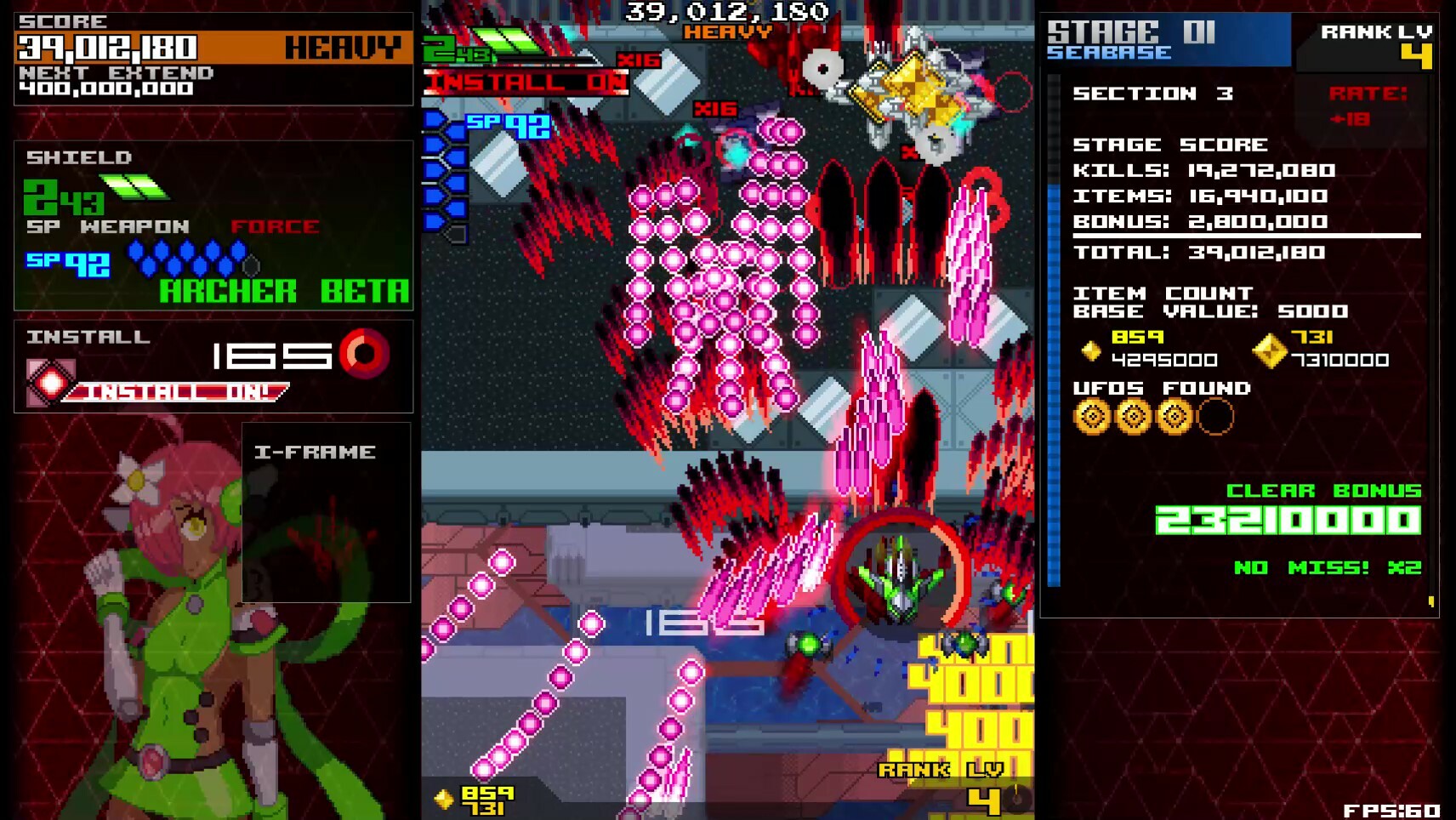Switch to the SEABASE stage tab

pyautogui.click(x=1108, y=53)
